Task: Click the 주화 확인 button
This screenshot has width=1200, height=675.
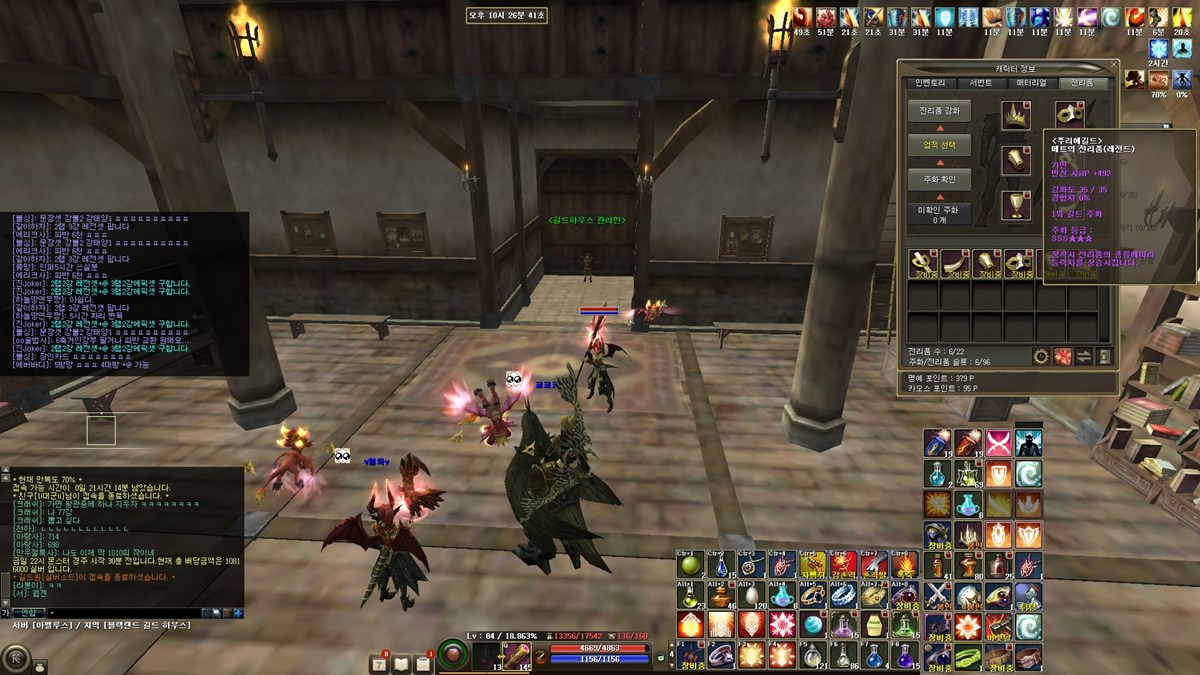Action: [939, 179]
